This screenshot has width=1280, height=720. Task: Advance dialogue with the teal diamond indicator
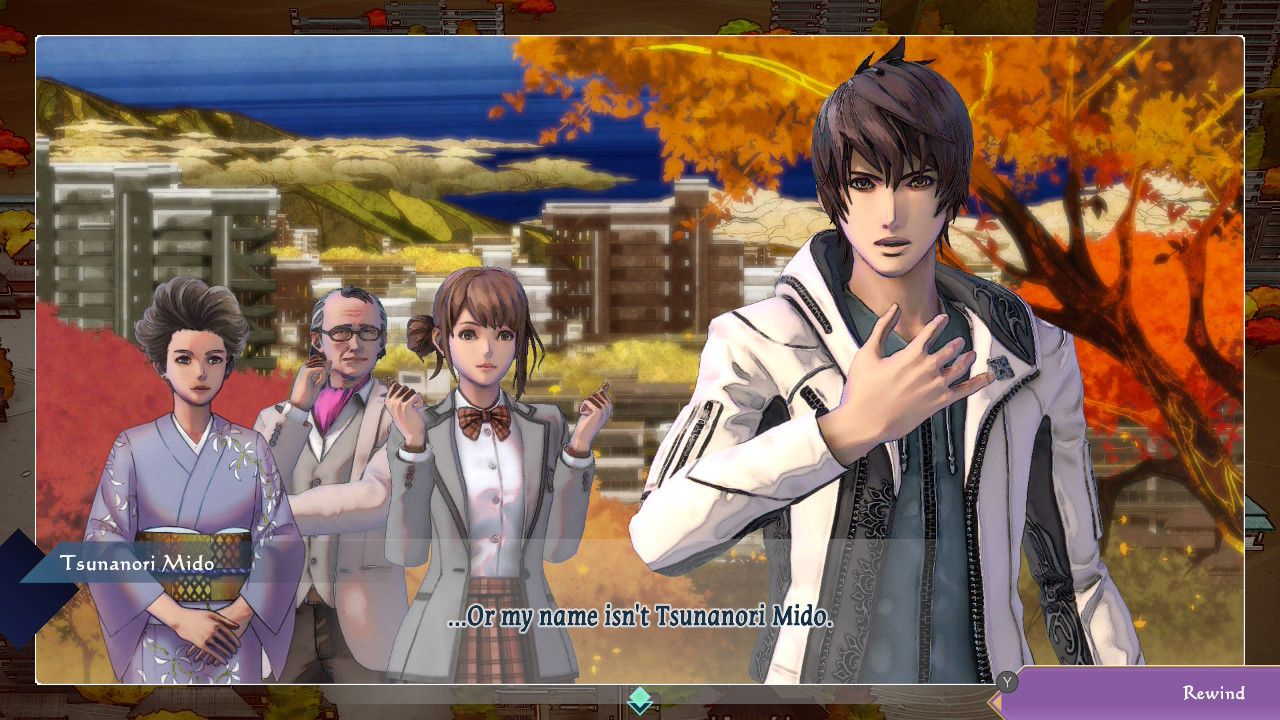pos(640,700)
